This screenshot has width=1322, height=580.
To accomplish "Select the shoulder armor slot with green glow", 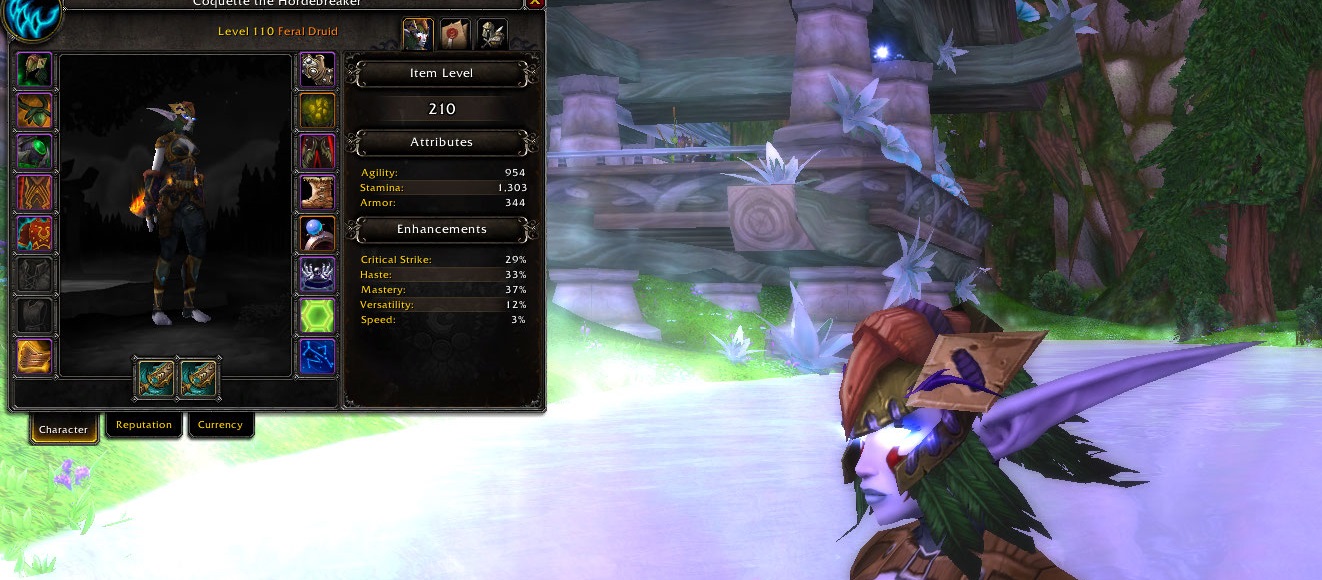I will 35,152.
